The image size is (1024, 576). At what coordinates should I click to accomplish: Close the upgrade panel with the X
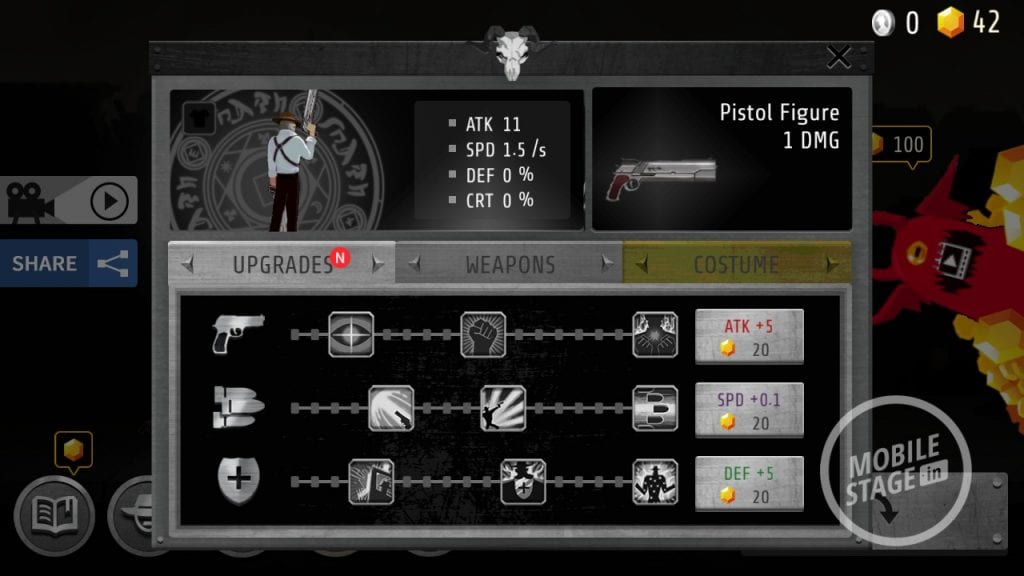(838, 57)
